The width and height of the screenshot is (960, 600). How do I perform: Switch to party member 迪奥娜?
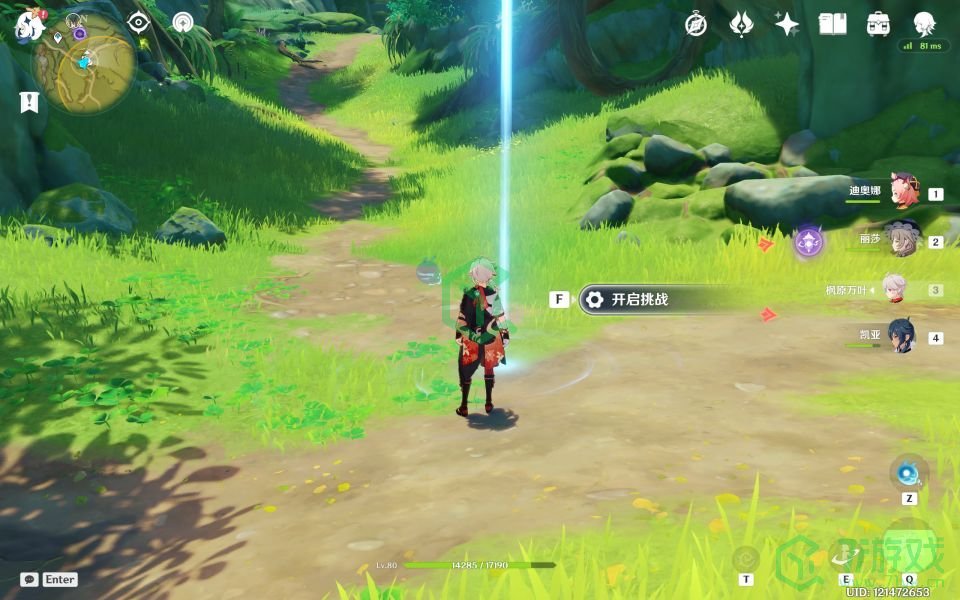pyautogui.click(x=904, y=192)
